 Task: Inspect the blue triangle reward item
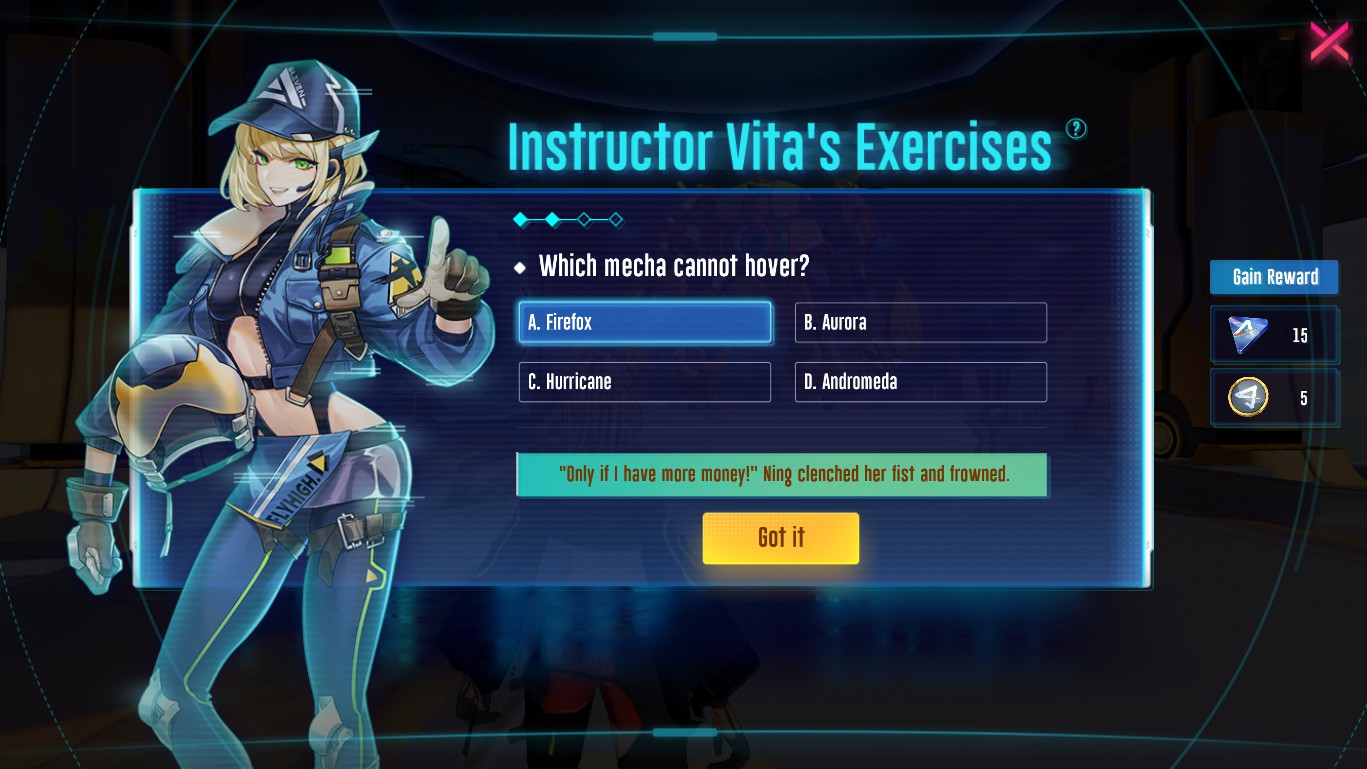tap(1247, 335)
